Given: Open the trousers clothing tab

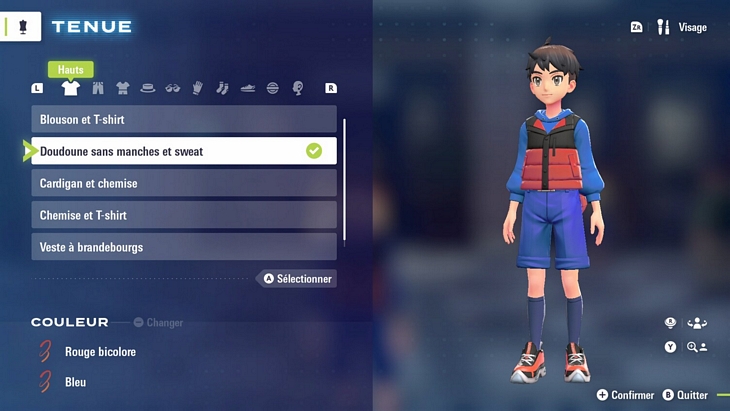Looking at the screenshot, I should click(98, 88).
